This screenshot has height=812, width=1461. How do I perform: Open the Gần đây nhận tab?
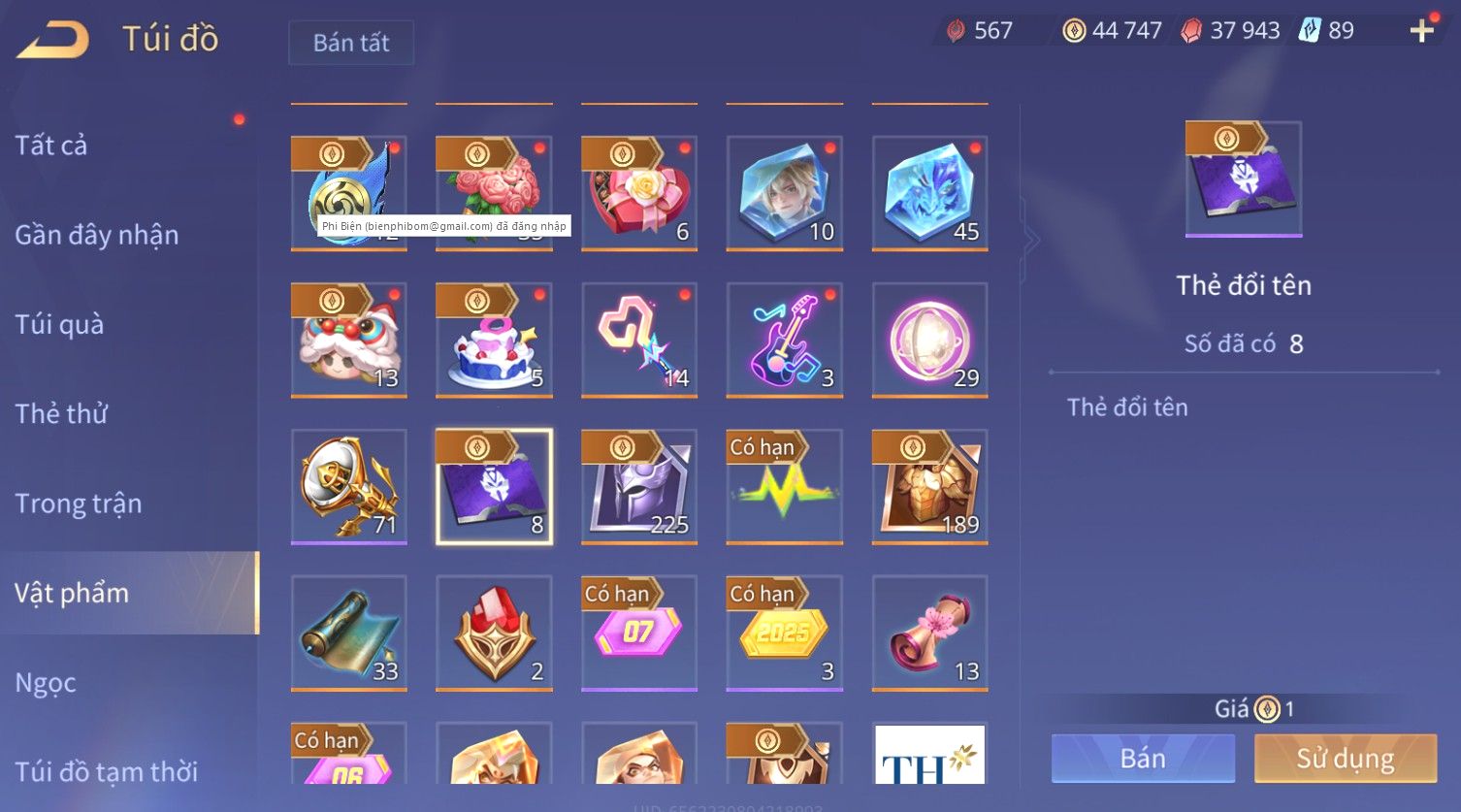tap(97, 235)
